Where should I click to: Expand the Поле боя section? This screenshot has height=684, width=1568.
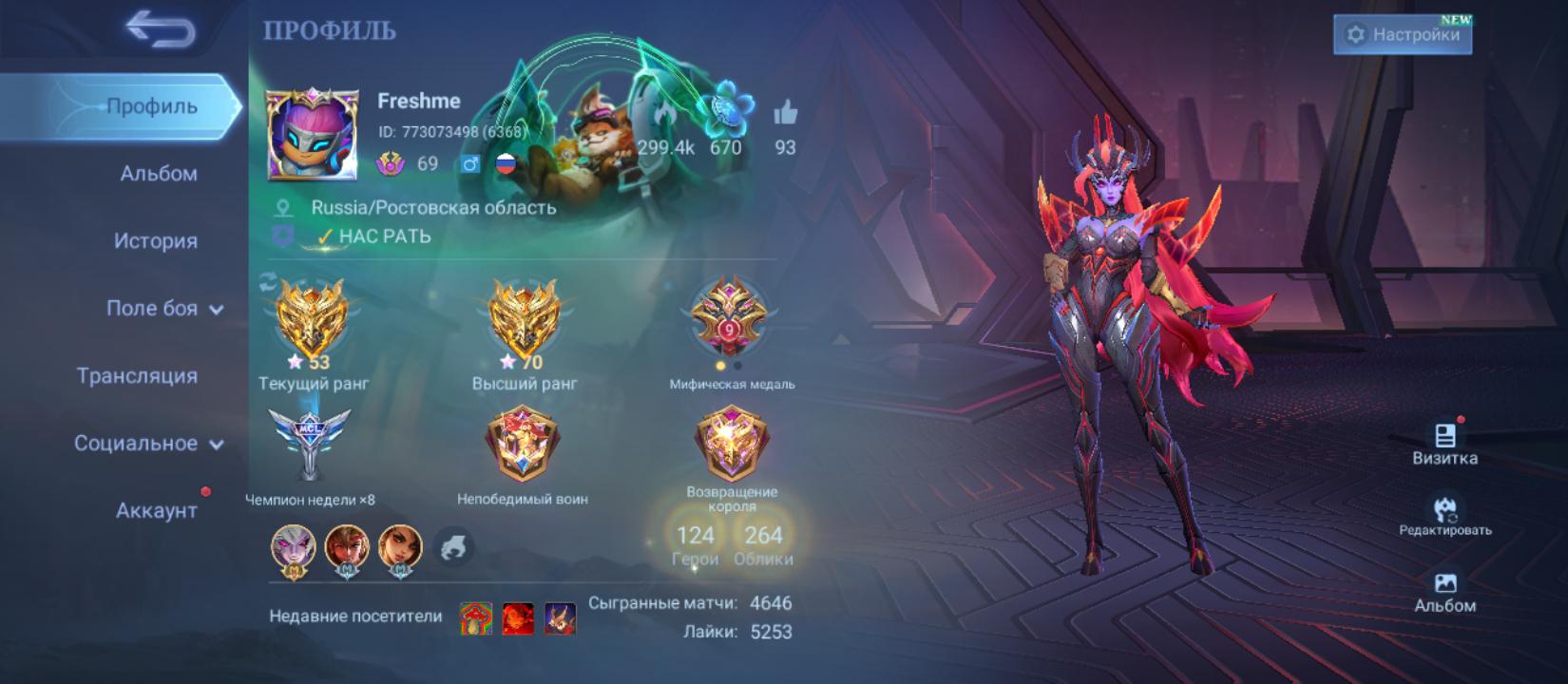[x=163, y=309]
